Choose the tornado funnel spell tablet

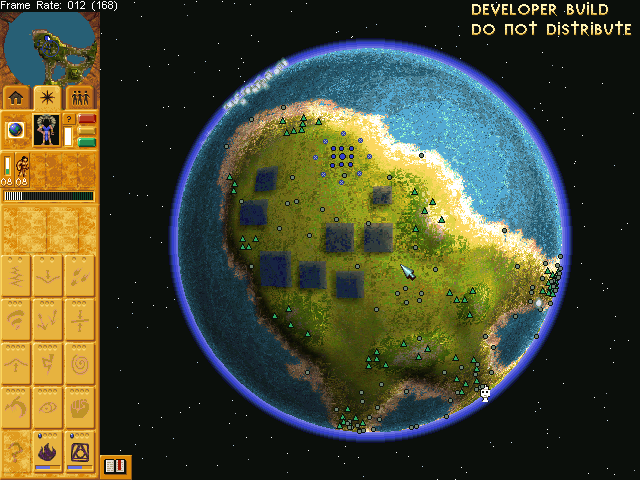(17, 319)
